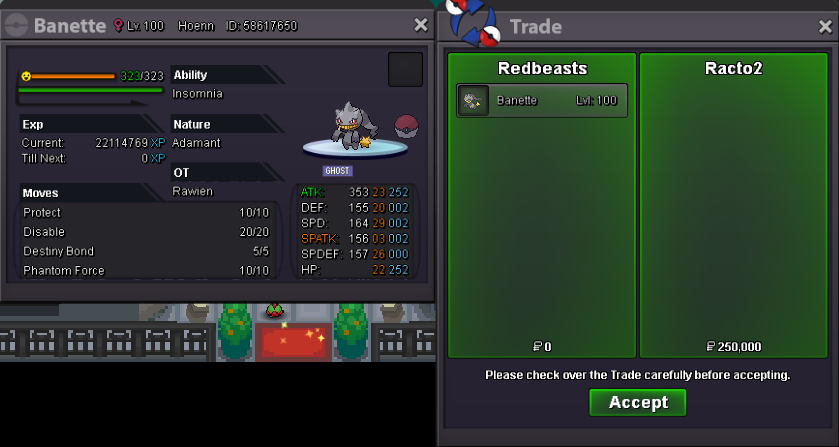Accept the trade offer
This screenshot has width=839, height=447.
(x=637, y=402)
